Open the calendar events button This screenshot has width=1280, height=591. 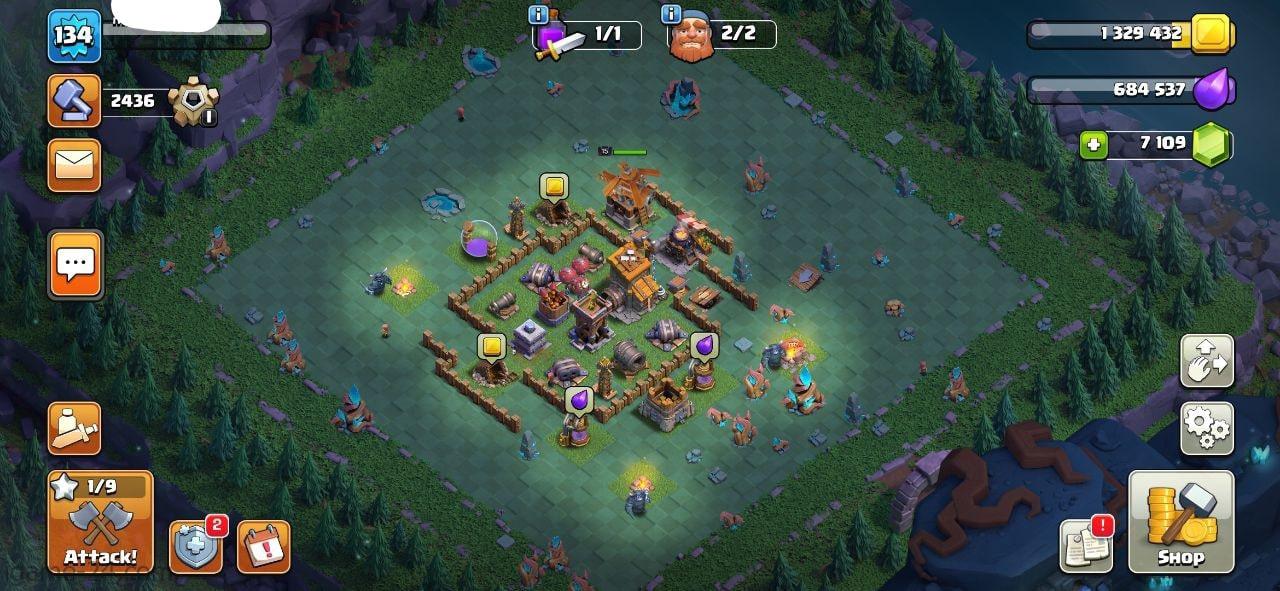263,547
